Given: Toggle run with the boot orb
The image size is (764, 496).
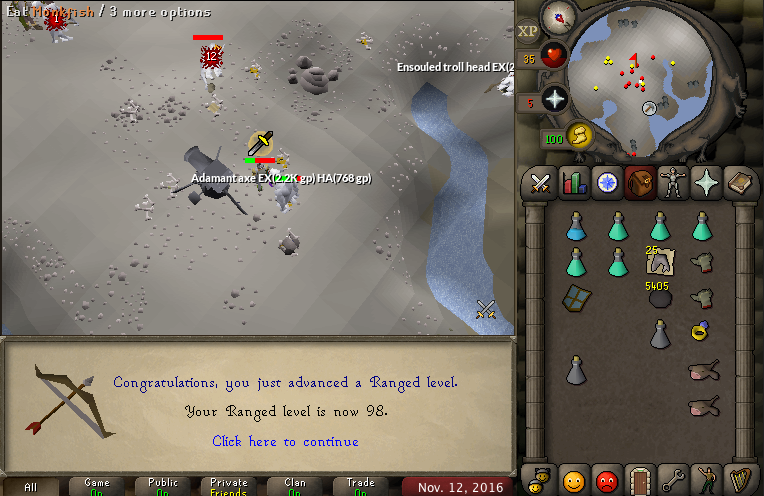Looking at the screenshot, I should pyautogui.click(x=579, y=135).
